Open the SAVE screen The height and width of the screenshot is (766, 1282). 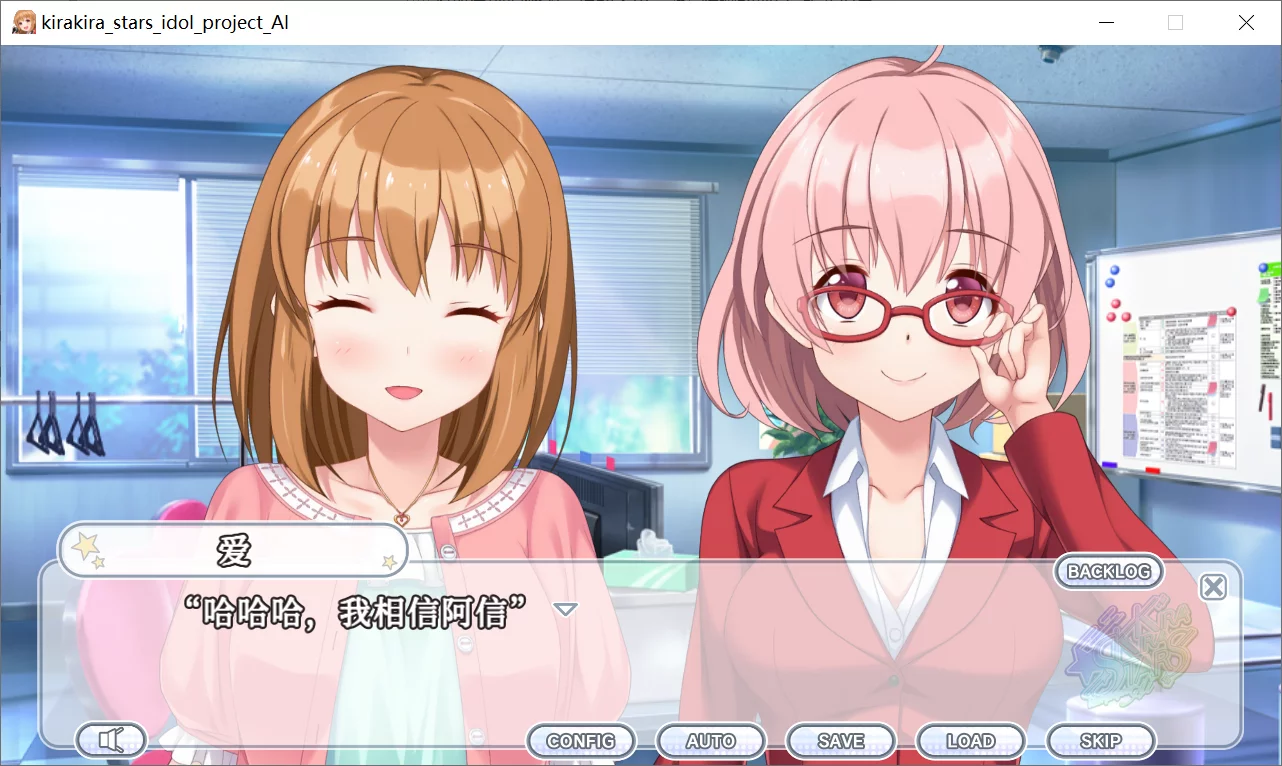click(840, 740)
